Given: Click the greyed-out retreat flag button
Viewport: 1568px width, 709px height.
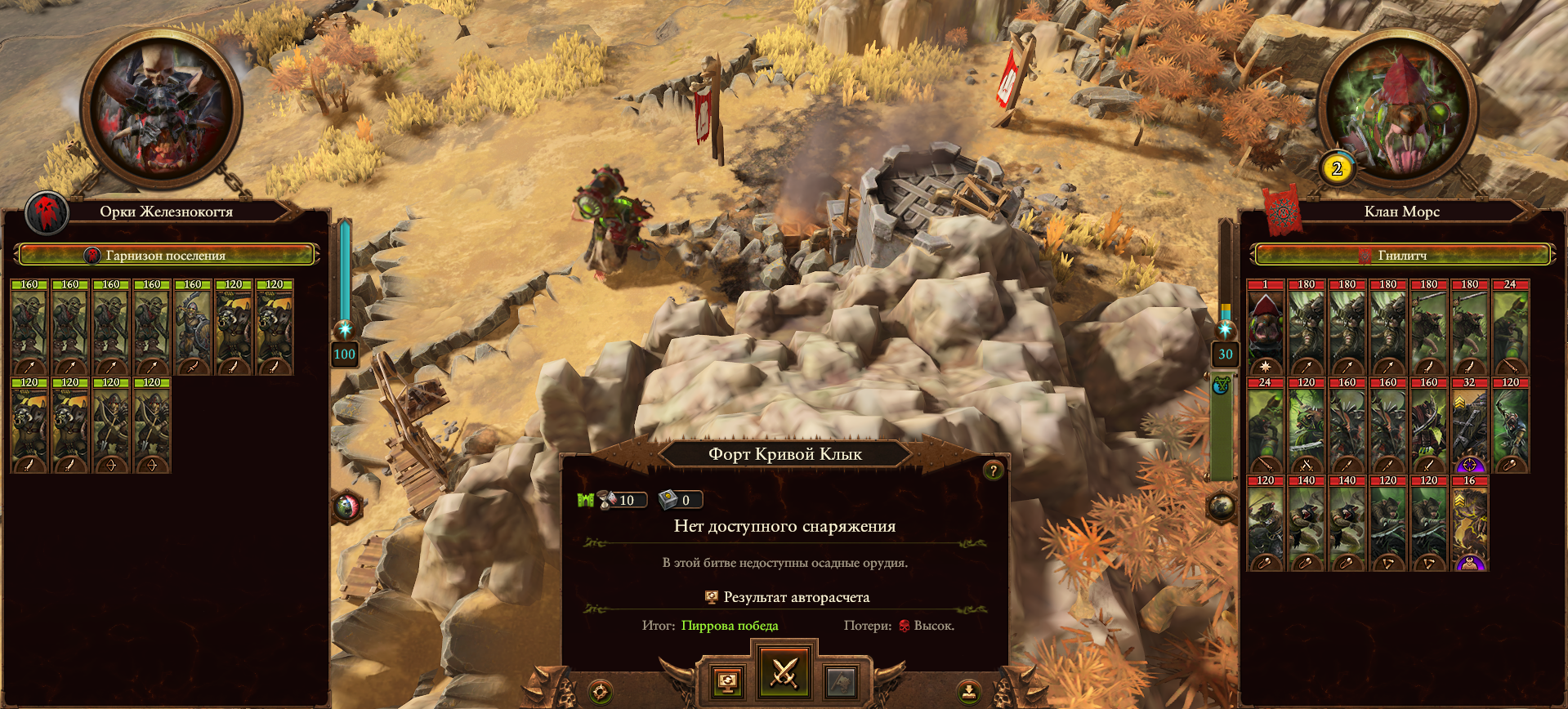Looking at the screenshot, I should point(841,681).
